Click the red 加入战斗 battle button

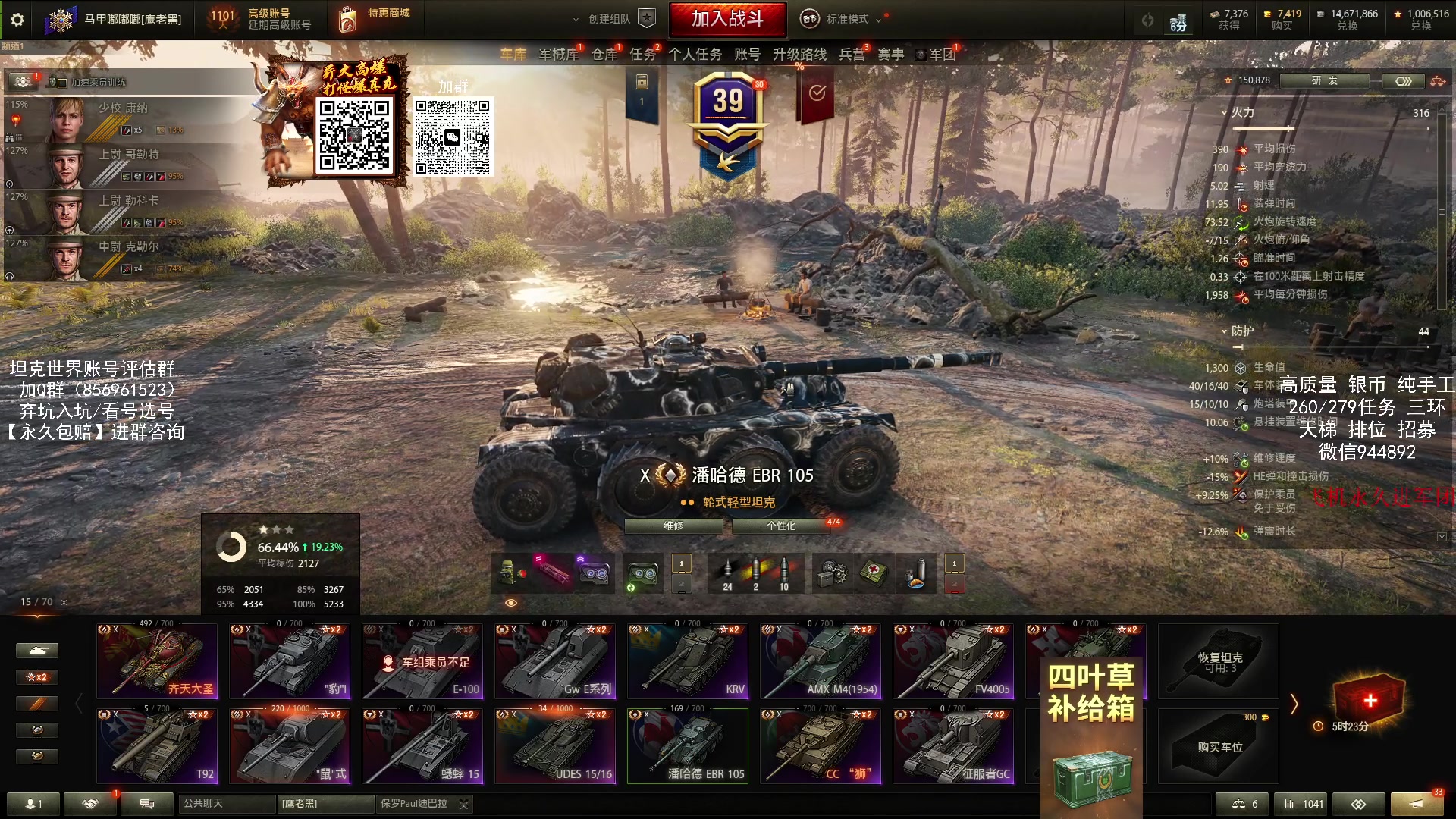727,19
